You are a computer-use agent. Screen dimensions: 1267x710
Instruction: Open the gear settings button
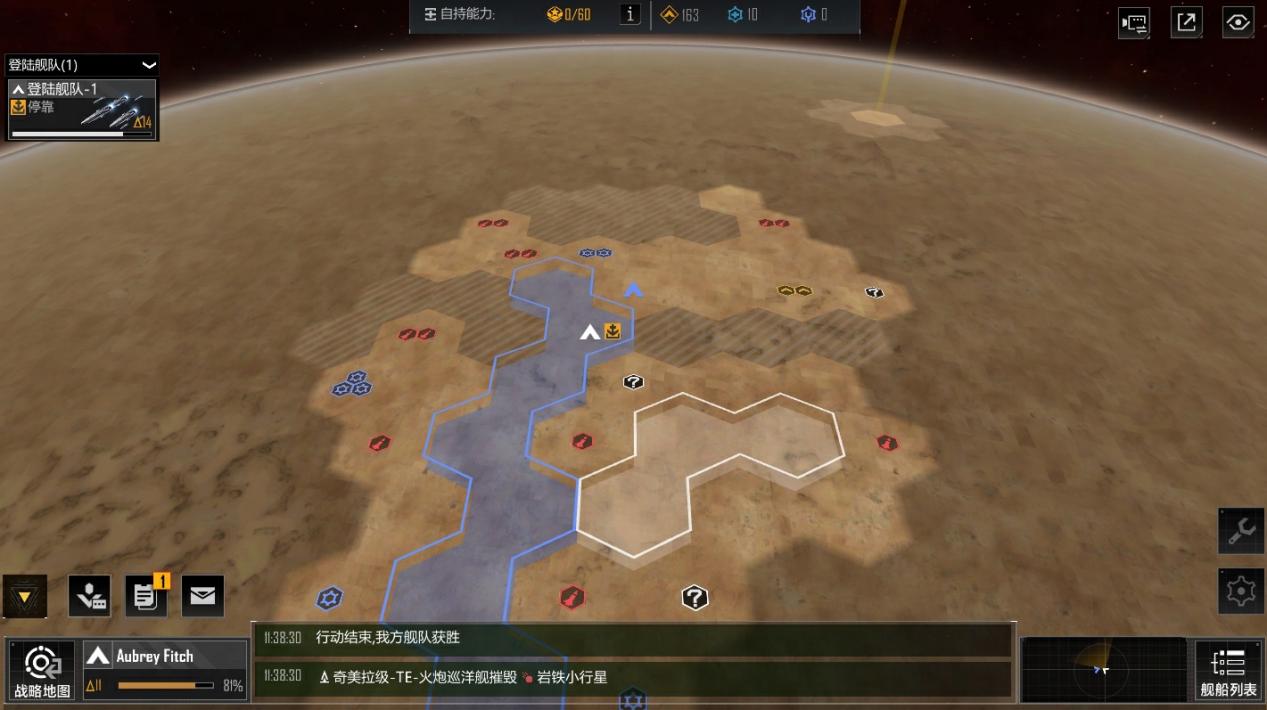coord(1241,591)
